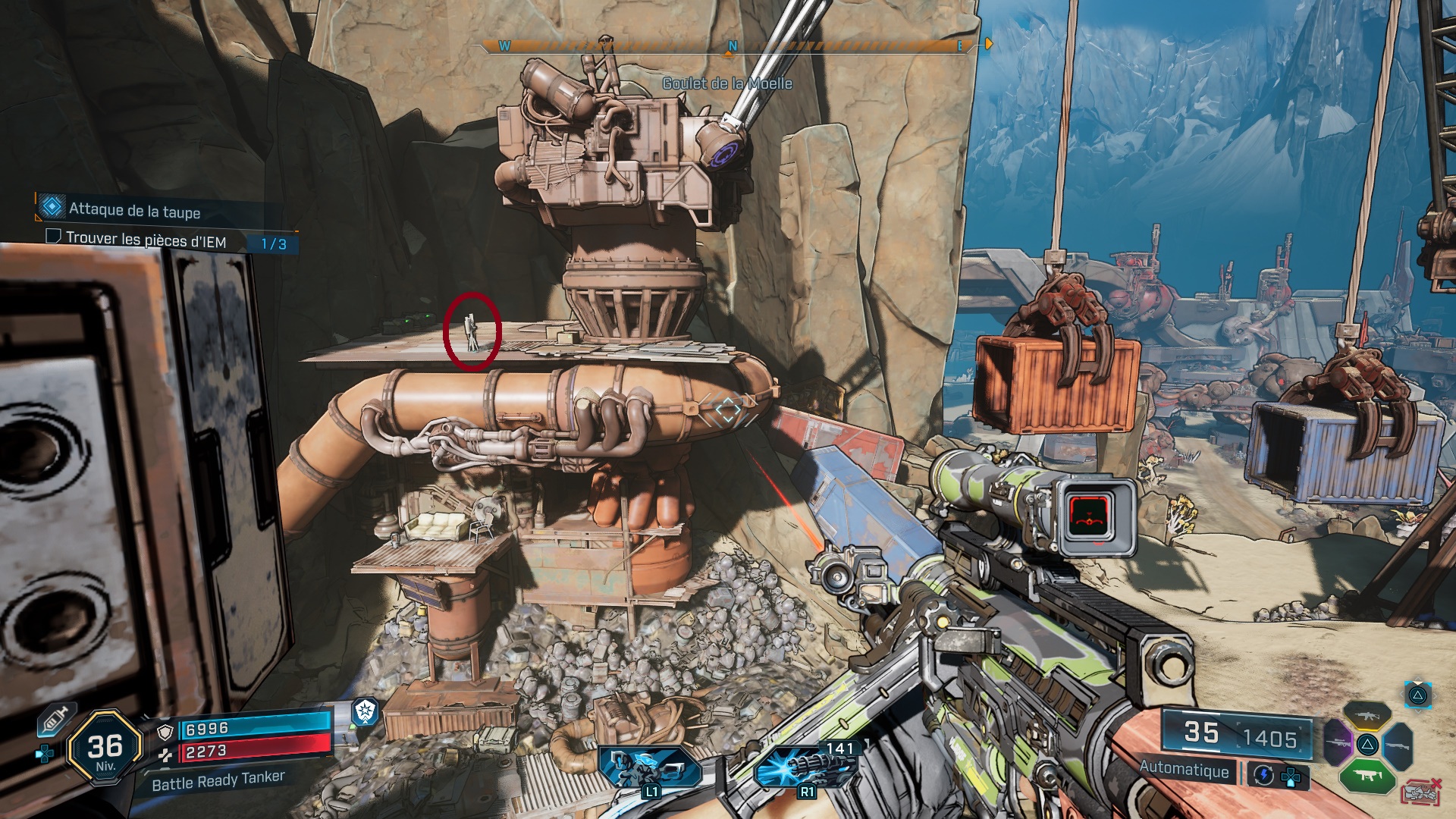Image resolution: width=1456 pixels, height=819 pixels.
Task: Select the assault rifle in the yellow slot
Action: 1367,715
